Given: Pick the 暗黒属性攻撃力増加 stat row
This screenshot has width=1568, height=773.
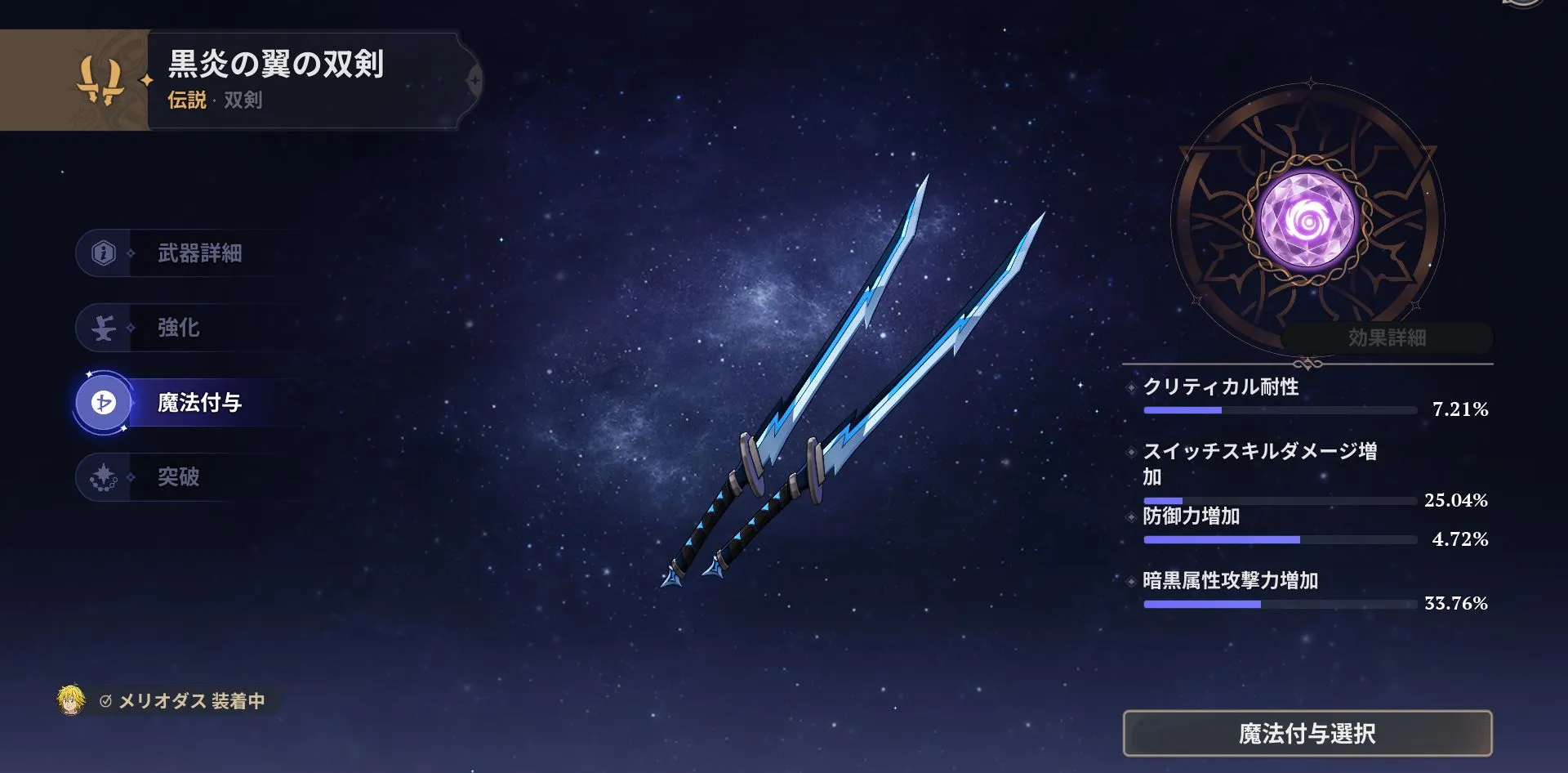Looking at the screenshot, I should [1307, 591].
